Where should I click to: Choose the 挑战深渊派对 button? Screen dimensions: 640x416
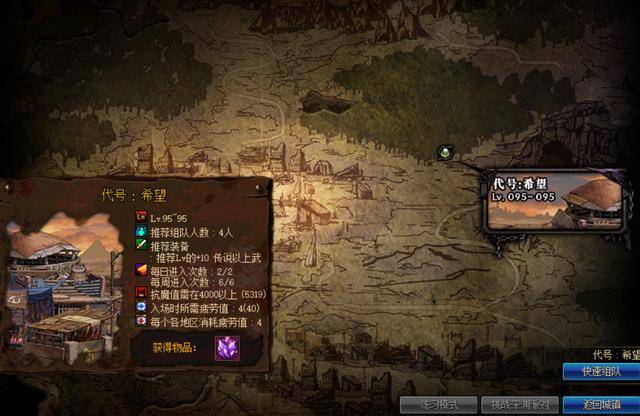(x=517, y=405)
